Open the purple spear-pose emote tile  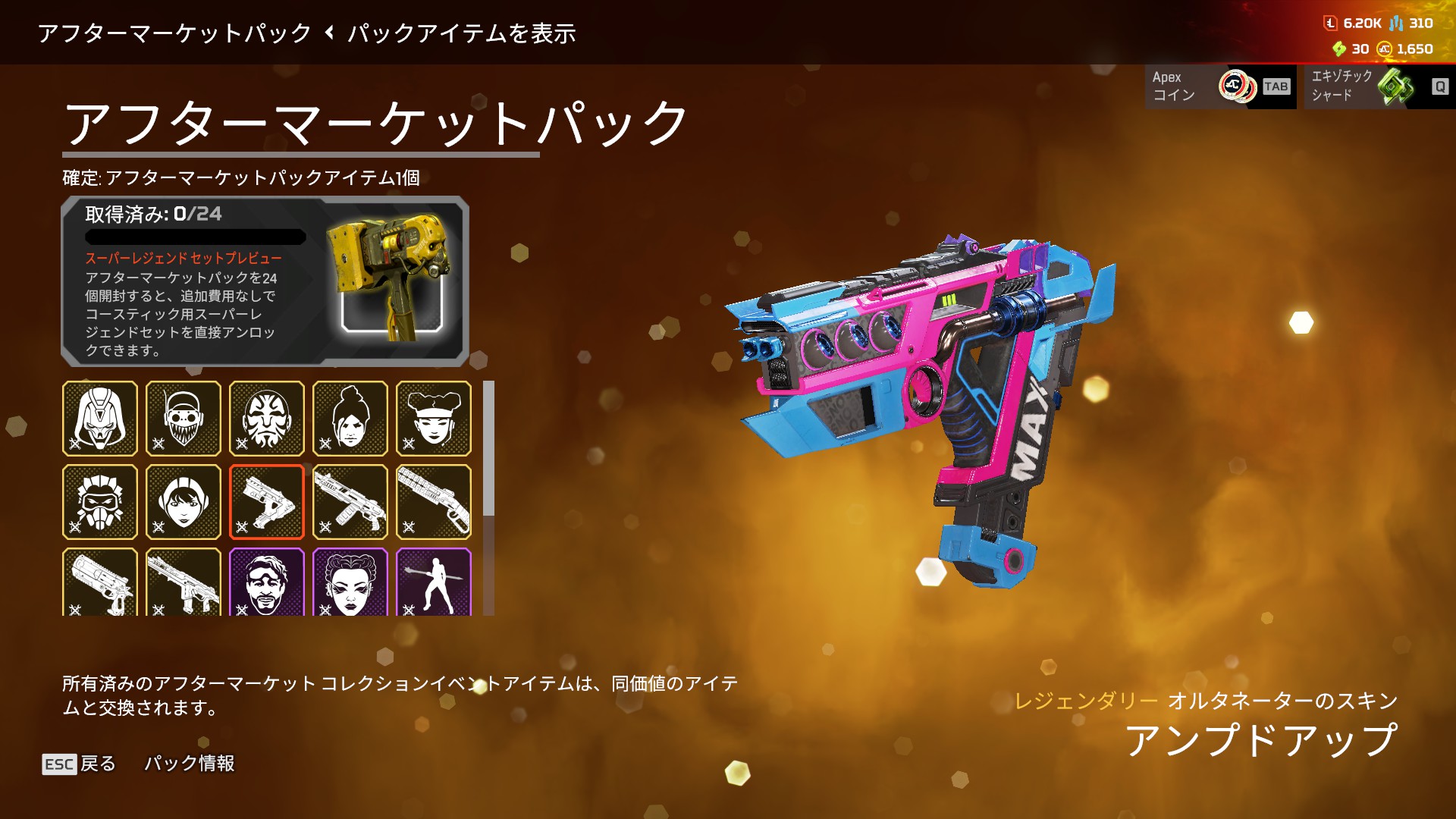click(x=434, y=582)
